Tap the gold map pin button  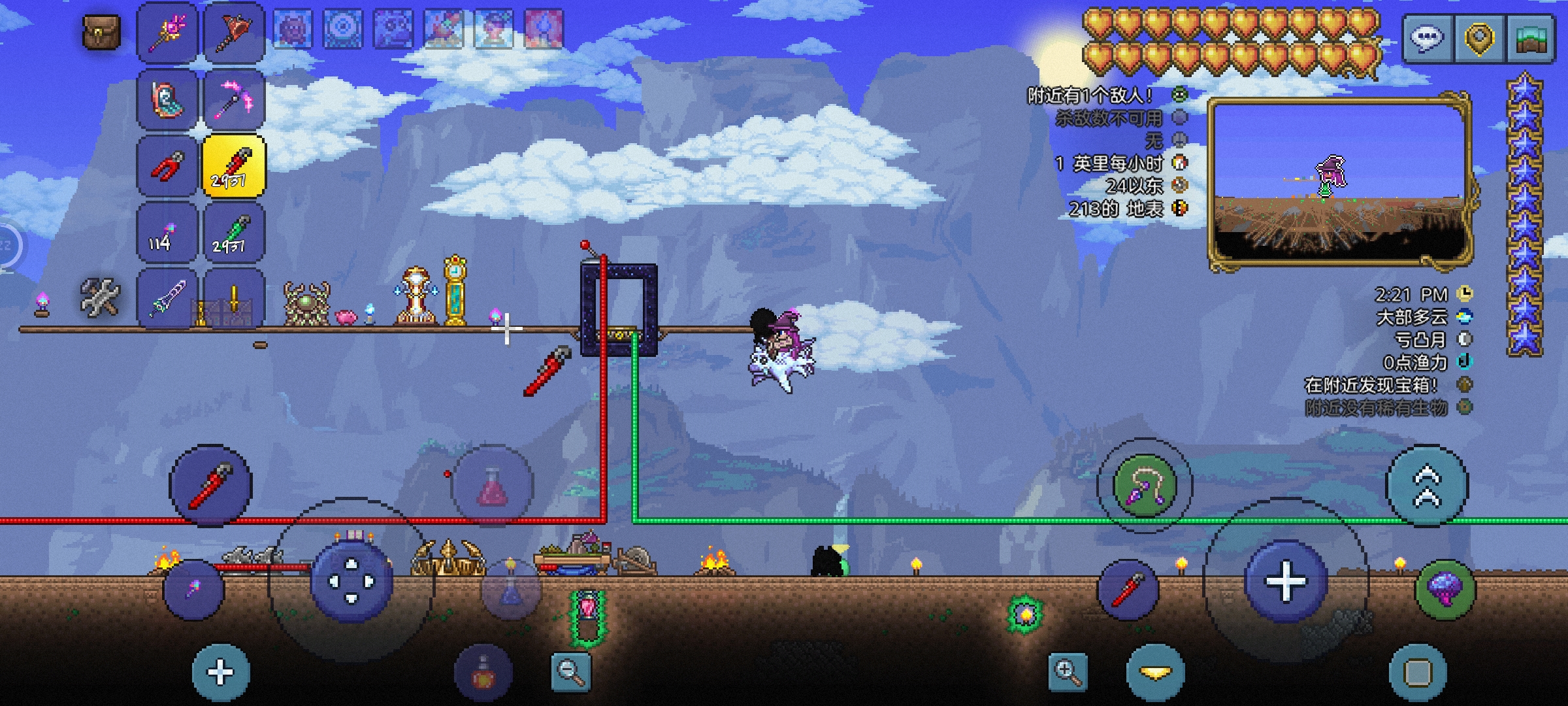pyautogui.click(x=1479, y=38)
